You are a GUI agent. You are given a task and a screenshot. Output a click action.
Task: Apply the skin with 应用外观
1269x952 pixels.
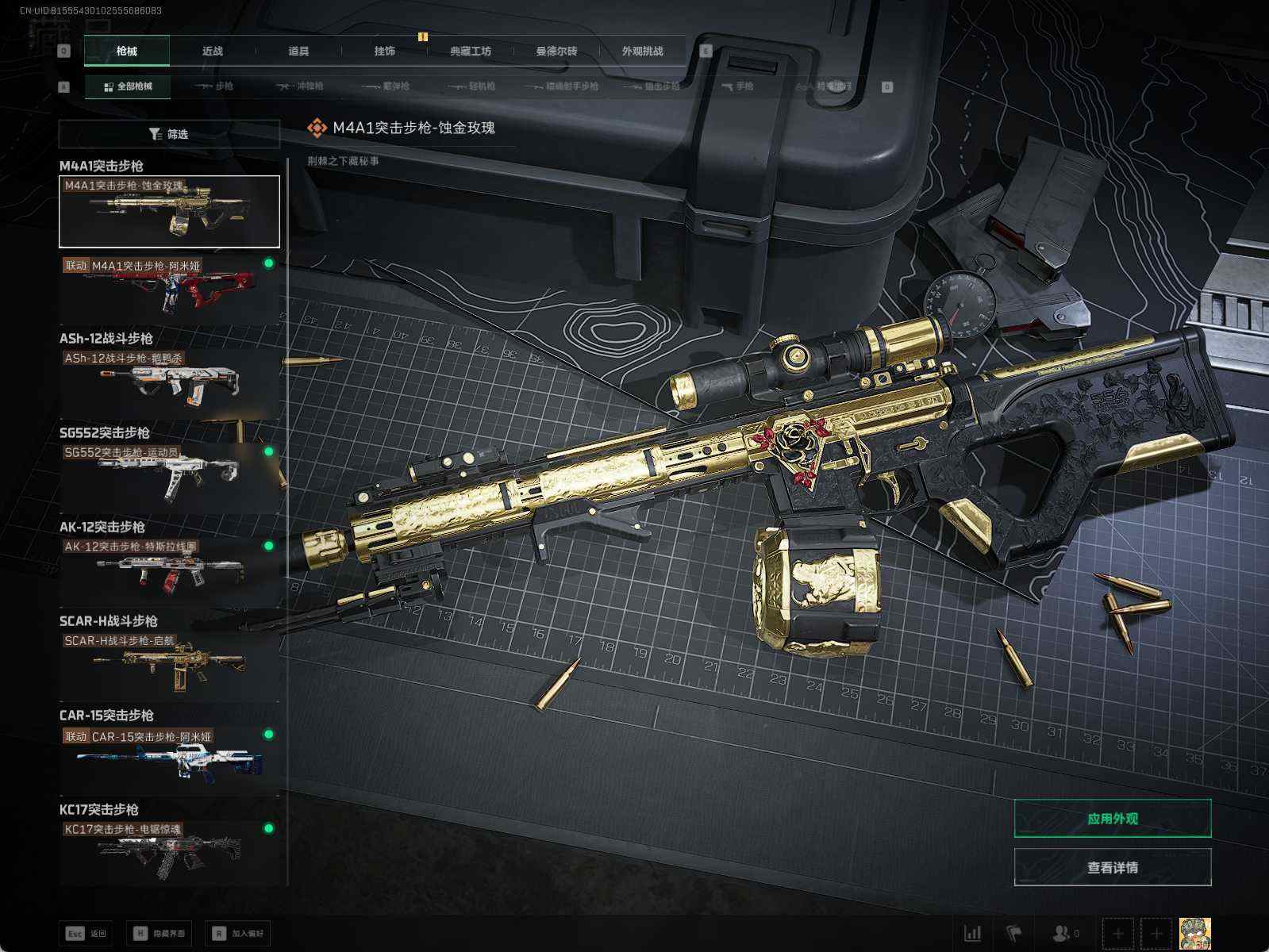tap(1112, 819)
